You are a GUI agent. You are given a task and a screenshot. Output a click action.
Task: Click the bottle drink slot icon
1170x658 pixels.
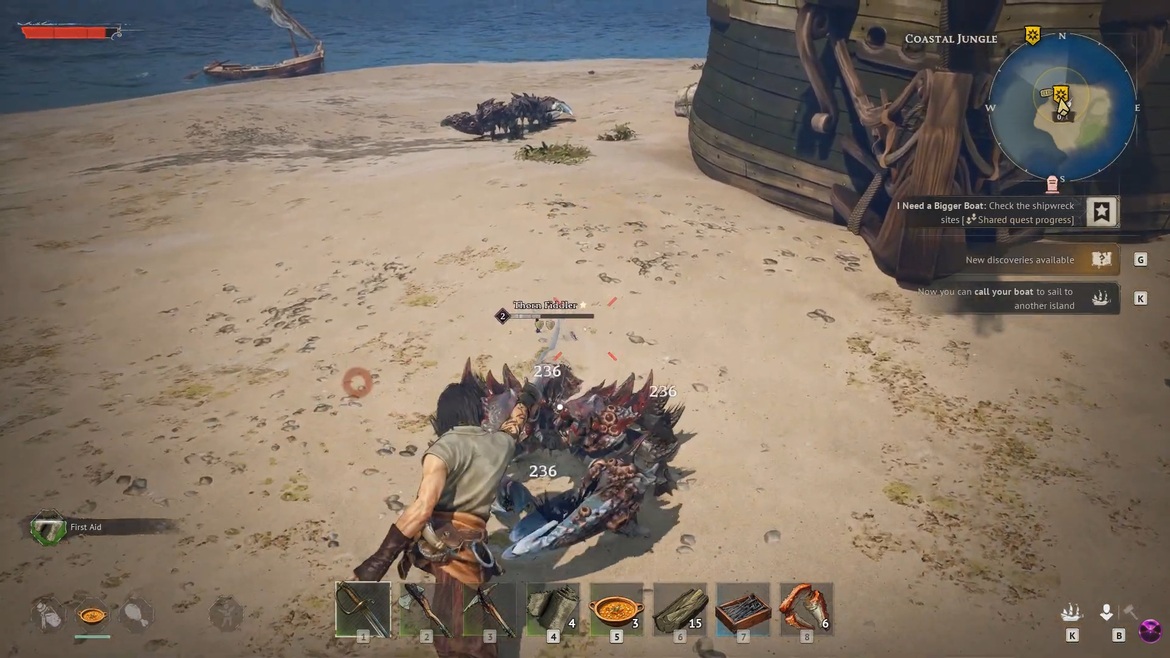click(x=48, y=614)
